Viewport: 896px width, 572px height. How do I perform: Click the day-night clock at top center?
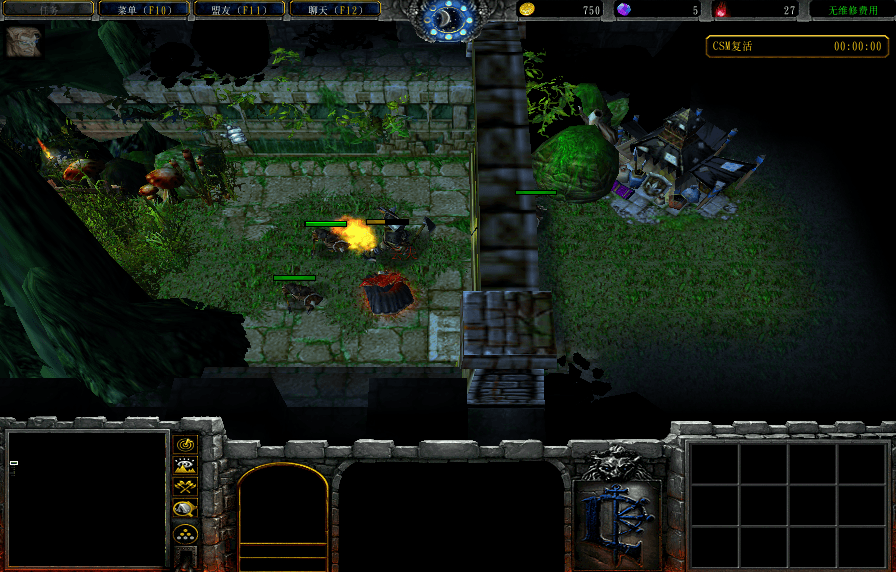(447, 18)
